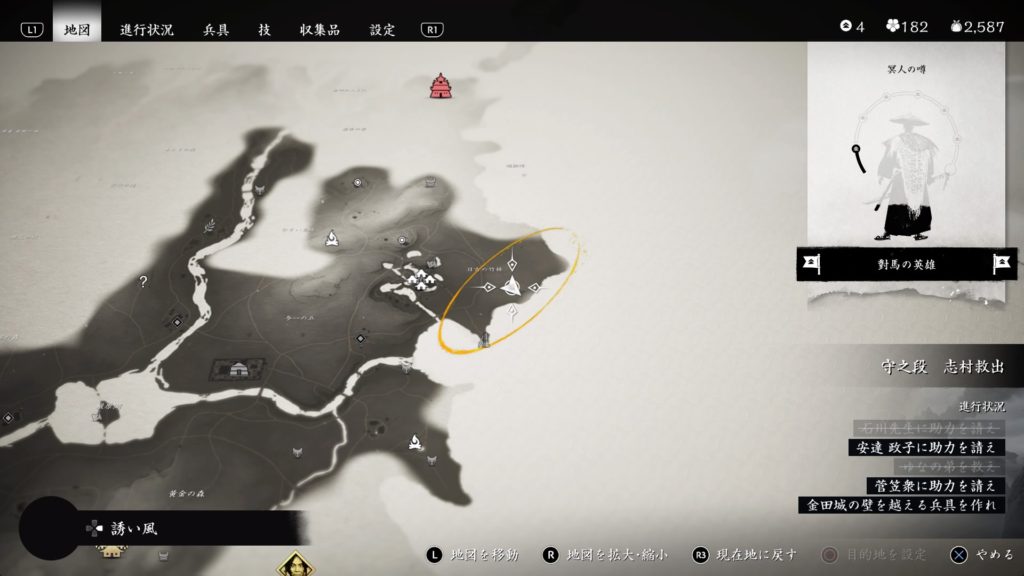Select the 安達 政子に助力を請え objective
This screenshot has width=1024, height=576.
point(924,447)
